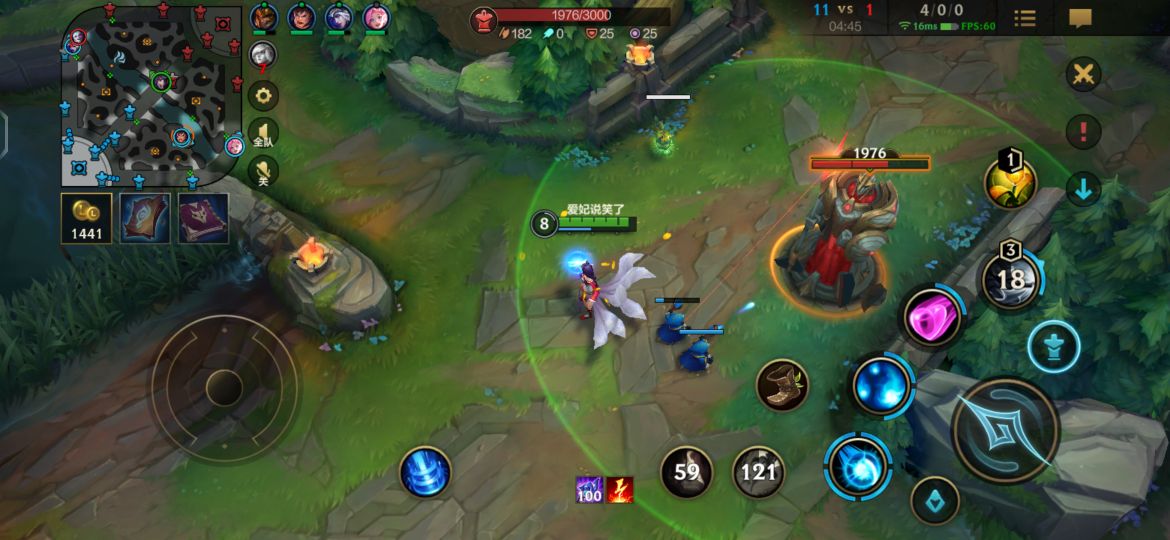Activate the boots enchant item
The image size is (1170, 540).
tap(782, 385)
